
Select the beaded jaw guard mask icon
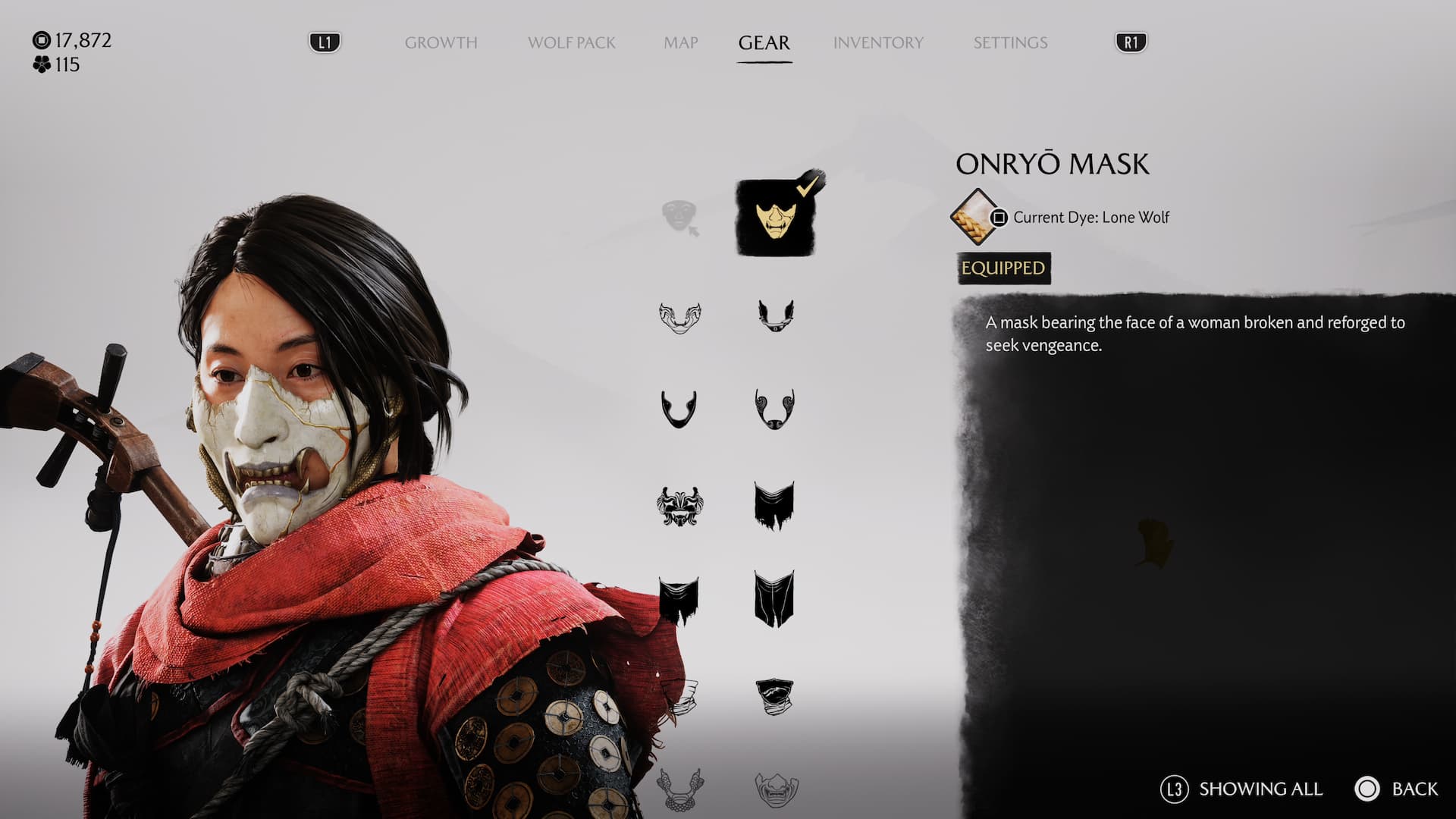(679, 789)
